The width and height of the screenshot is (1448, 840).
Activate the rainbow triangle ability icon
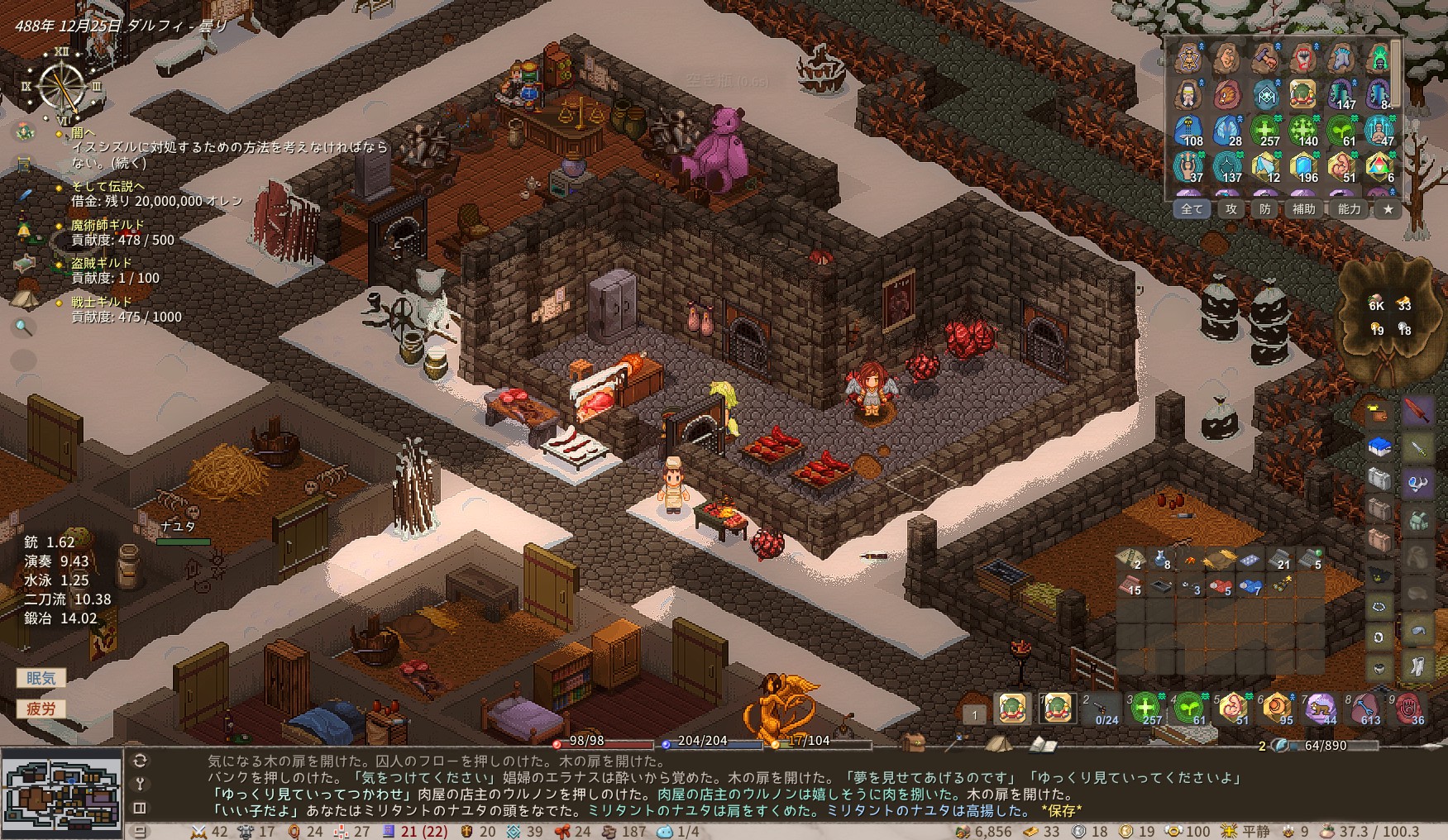(1379, 167)
